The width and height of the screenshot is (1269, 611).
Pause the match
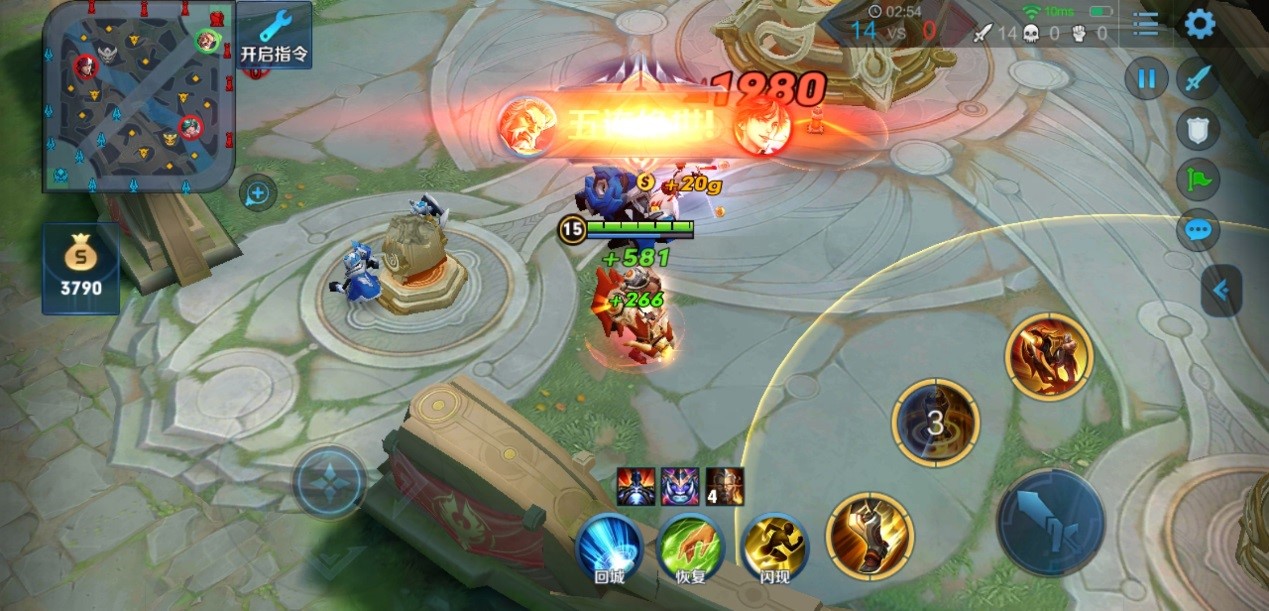(x=1146, y=79)
